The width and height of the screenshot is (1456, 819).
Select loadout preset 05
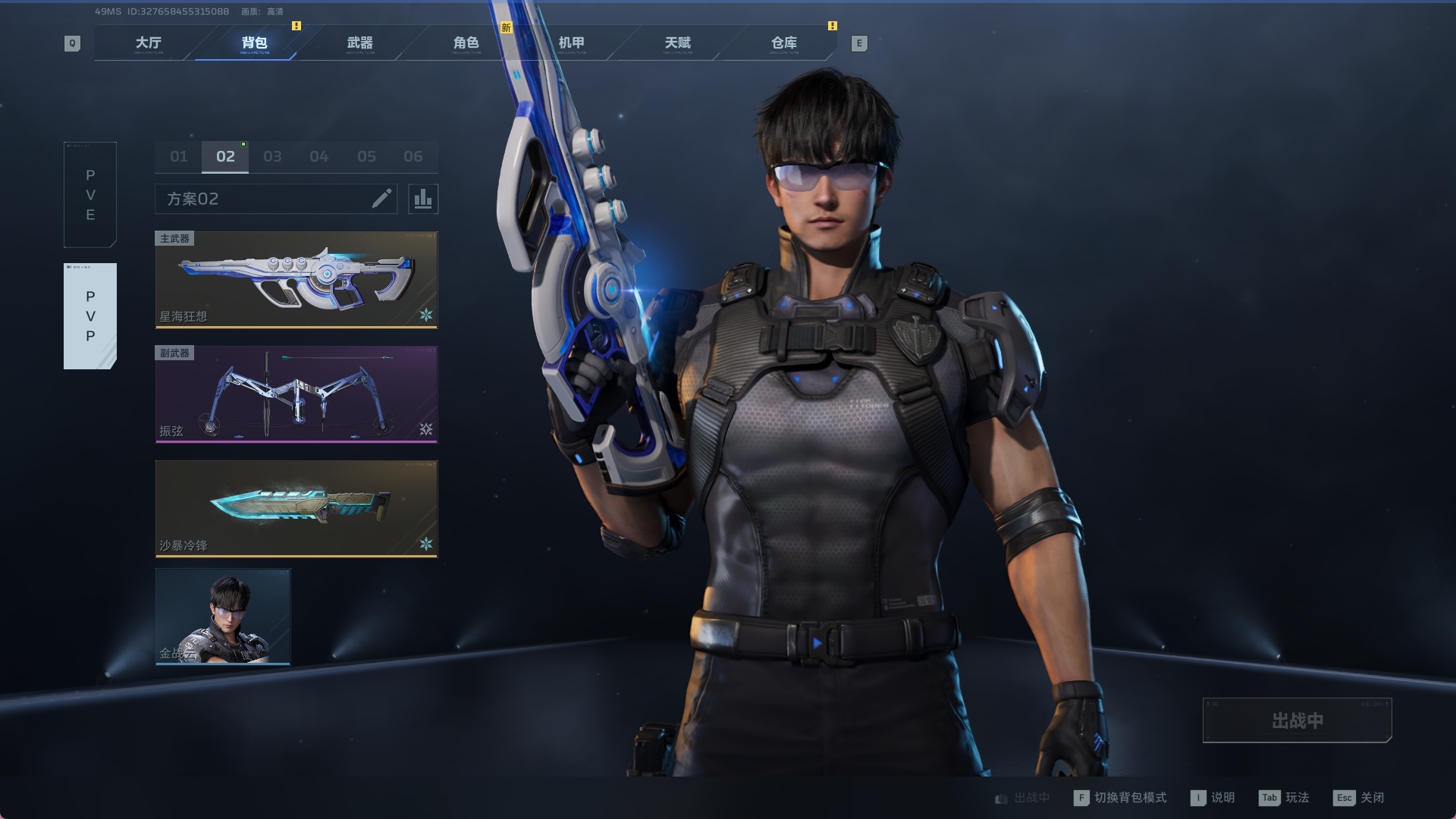(x=366, y=157)
